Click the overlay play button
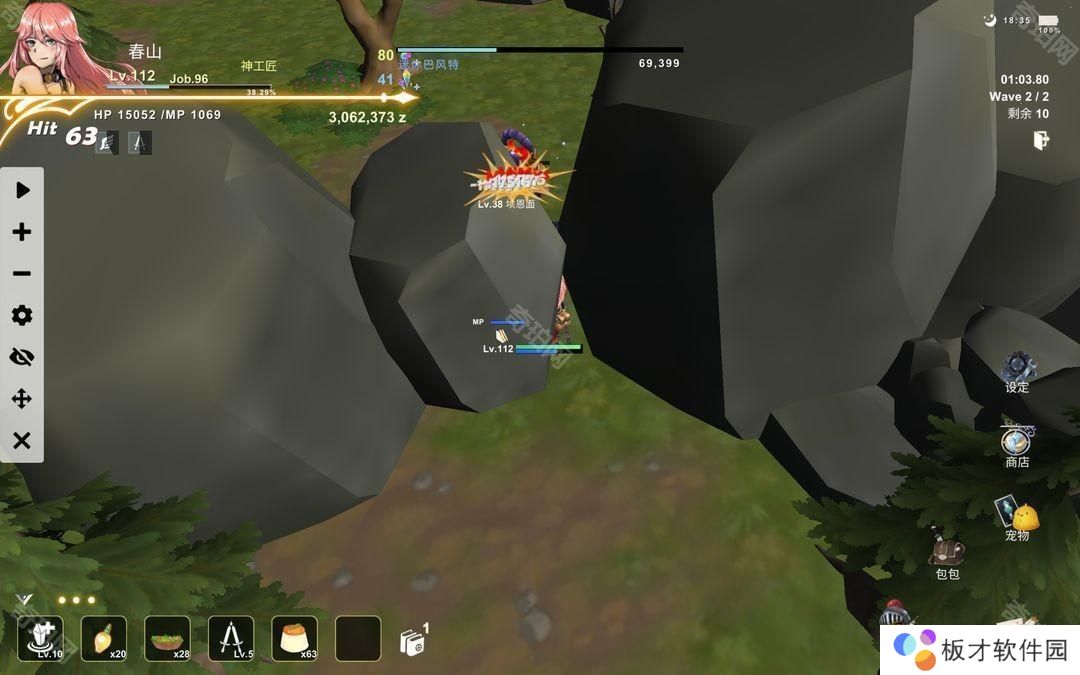Viewport: 1080px width, 675px height. click(22, 190)
